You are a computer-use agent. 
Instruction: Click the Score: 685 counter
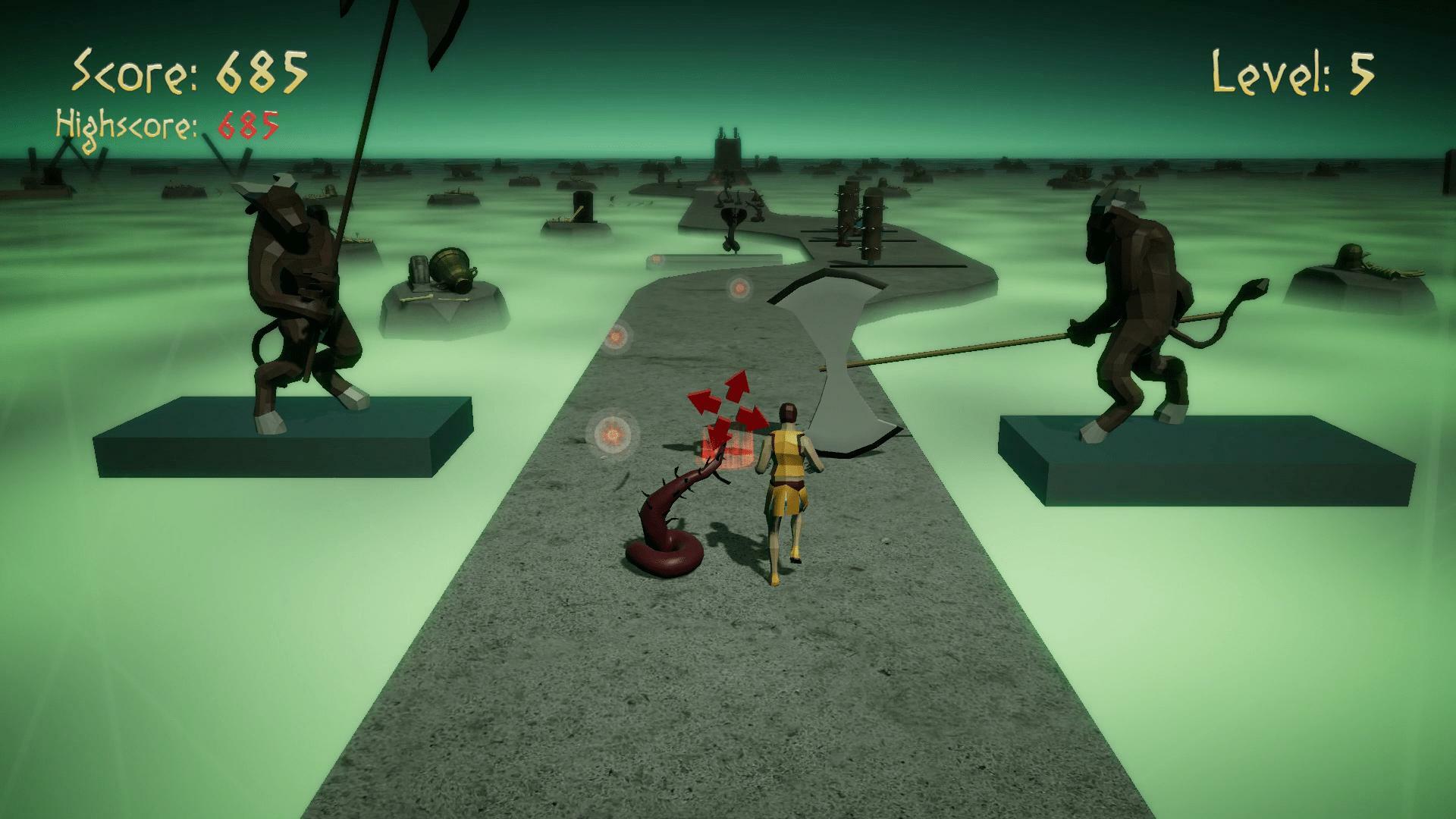click(190, 72)
